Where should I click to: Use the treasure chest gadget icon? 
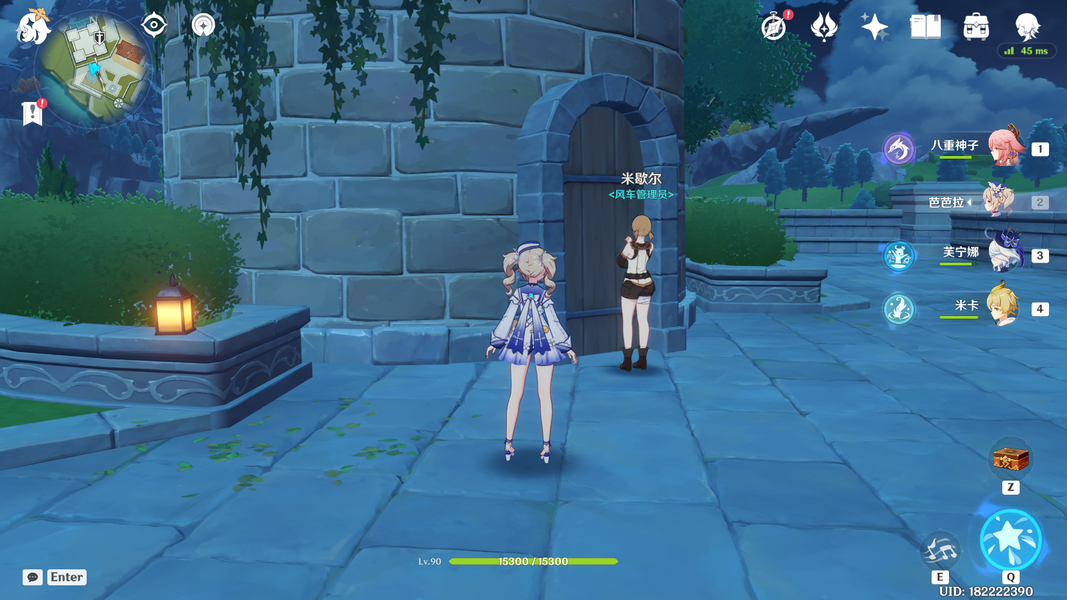[x=1010, y=459]
